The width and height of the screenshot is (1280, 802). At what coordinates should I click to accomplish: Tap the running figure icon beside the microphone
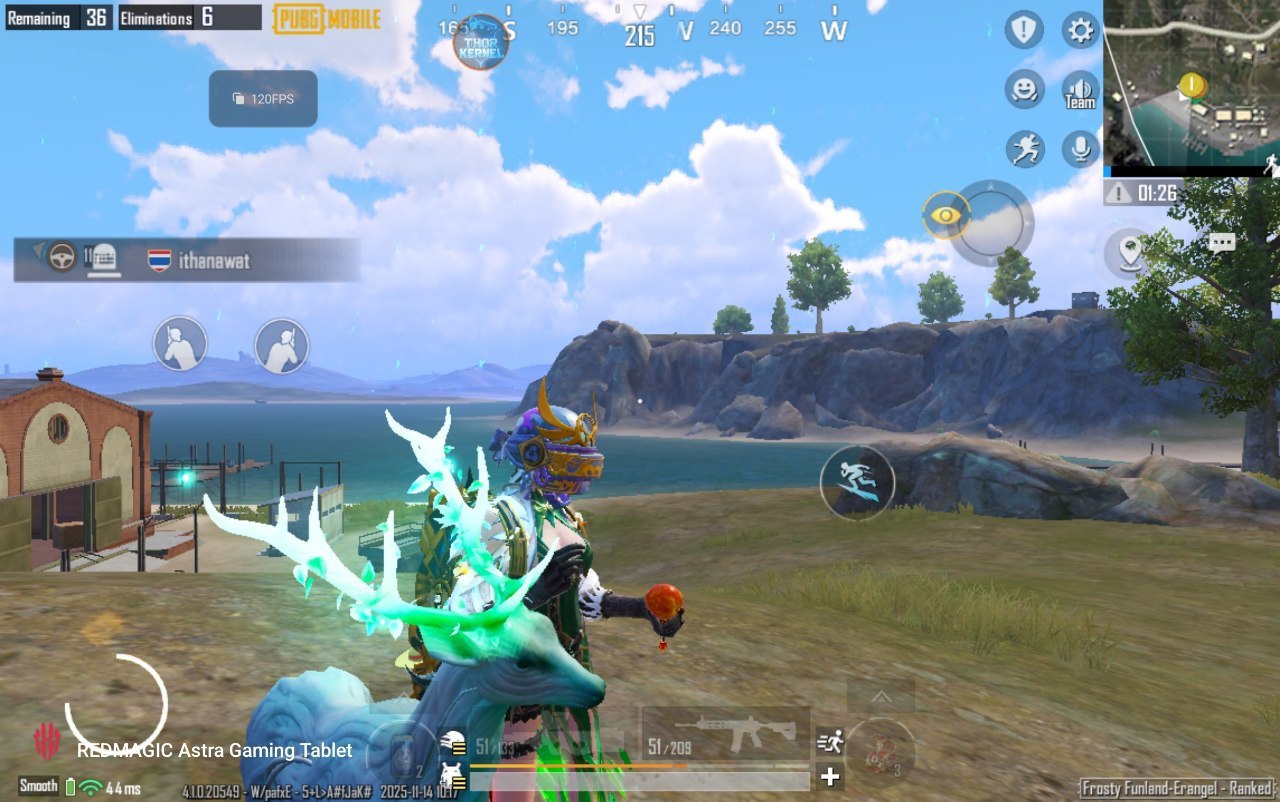pos(1024,149)
